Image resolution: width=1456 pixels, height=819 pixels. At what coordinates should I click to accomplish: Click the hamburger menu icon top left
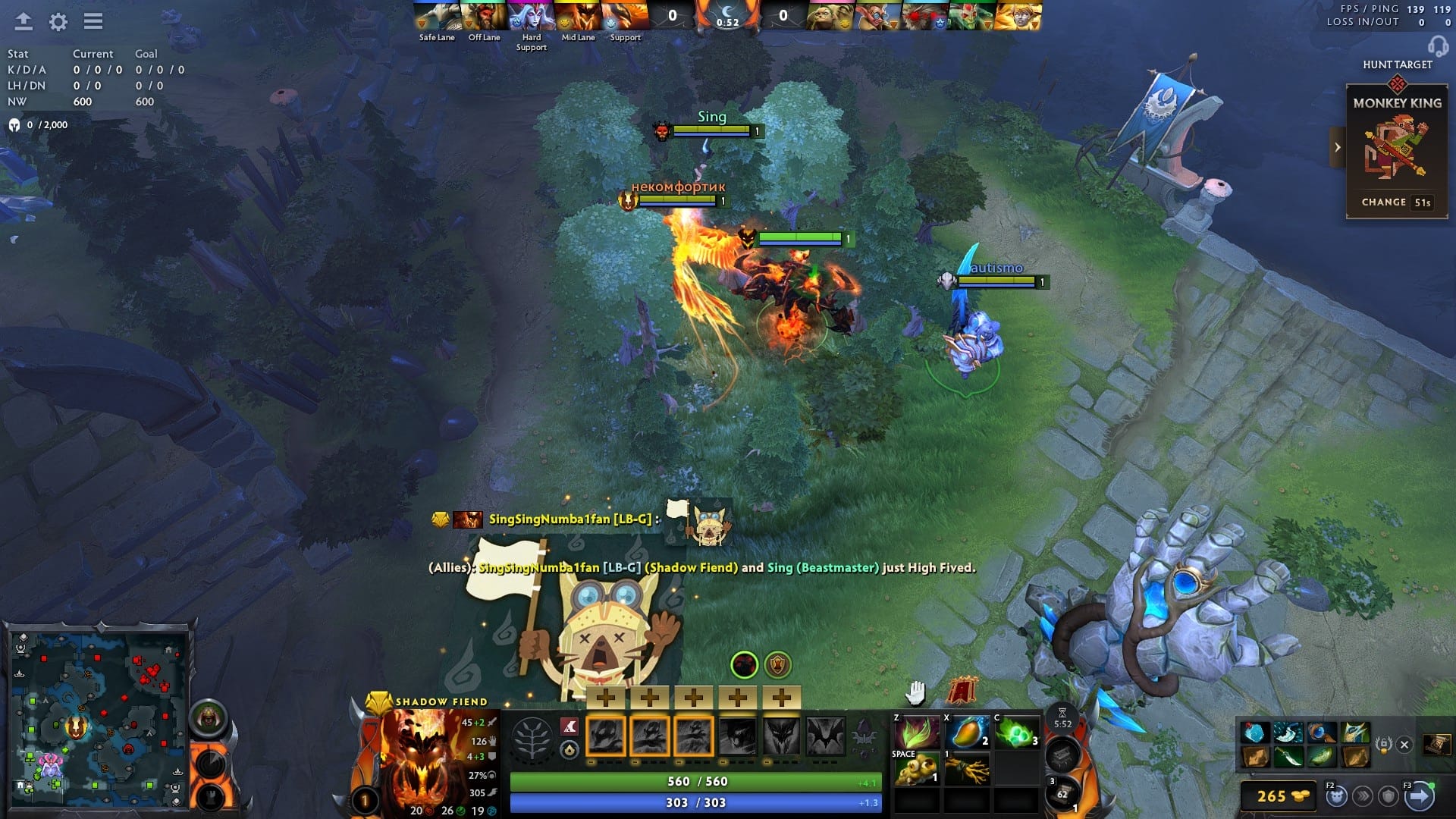click(x=93, y=22)
